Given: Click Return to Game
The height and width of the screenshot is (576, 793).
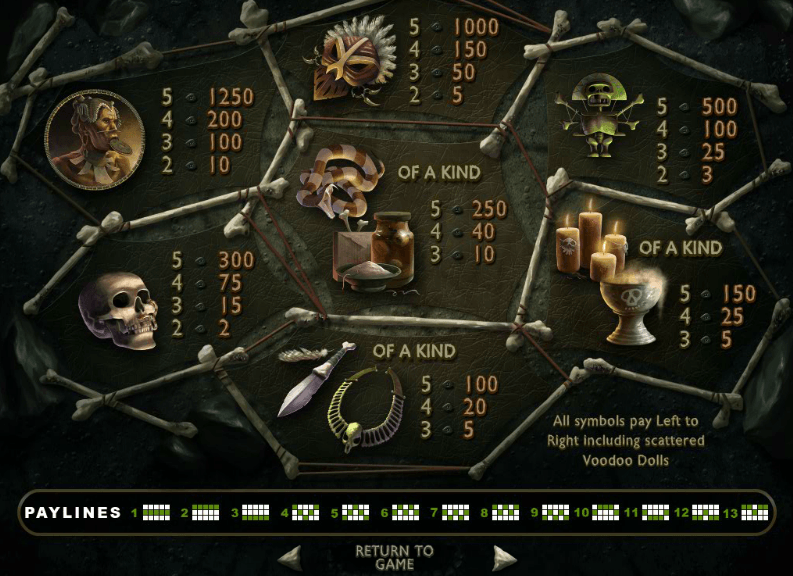Looking at the screenshot, I should coord(395,557).
